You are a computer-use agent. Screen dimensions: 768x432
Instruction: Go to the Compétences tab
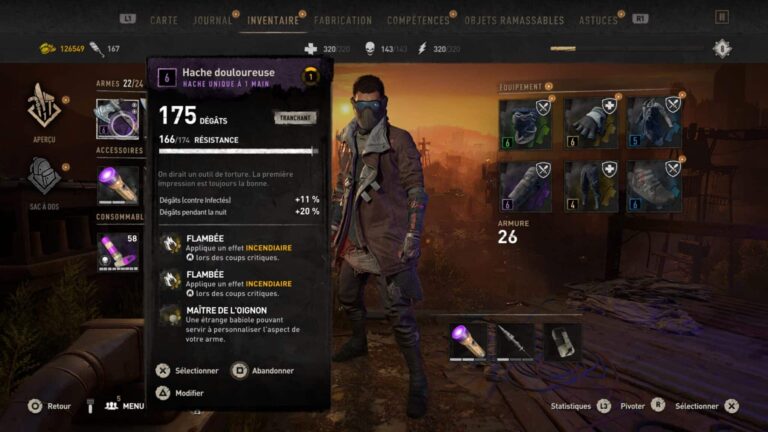[419, 20]
